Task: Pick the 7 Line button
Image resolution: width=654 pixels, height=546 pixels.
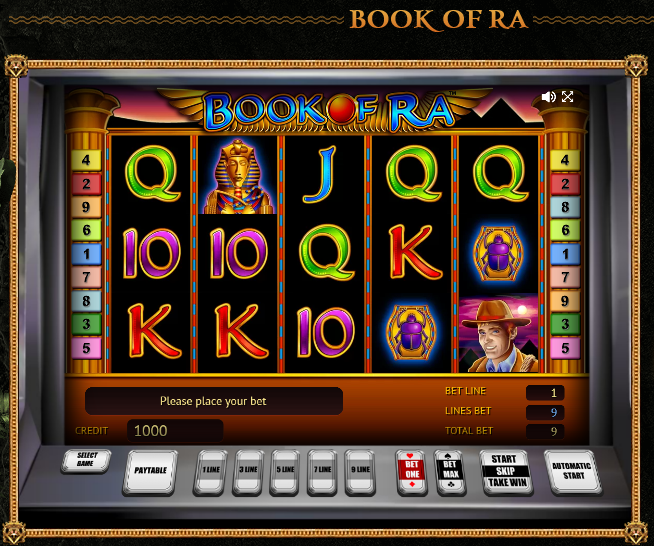Action: coord(324,470)
